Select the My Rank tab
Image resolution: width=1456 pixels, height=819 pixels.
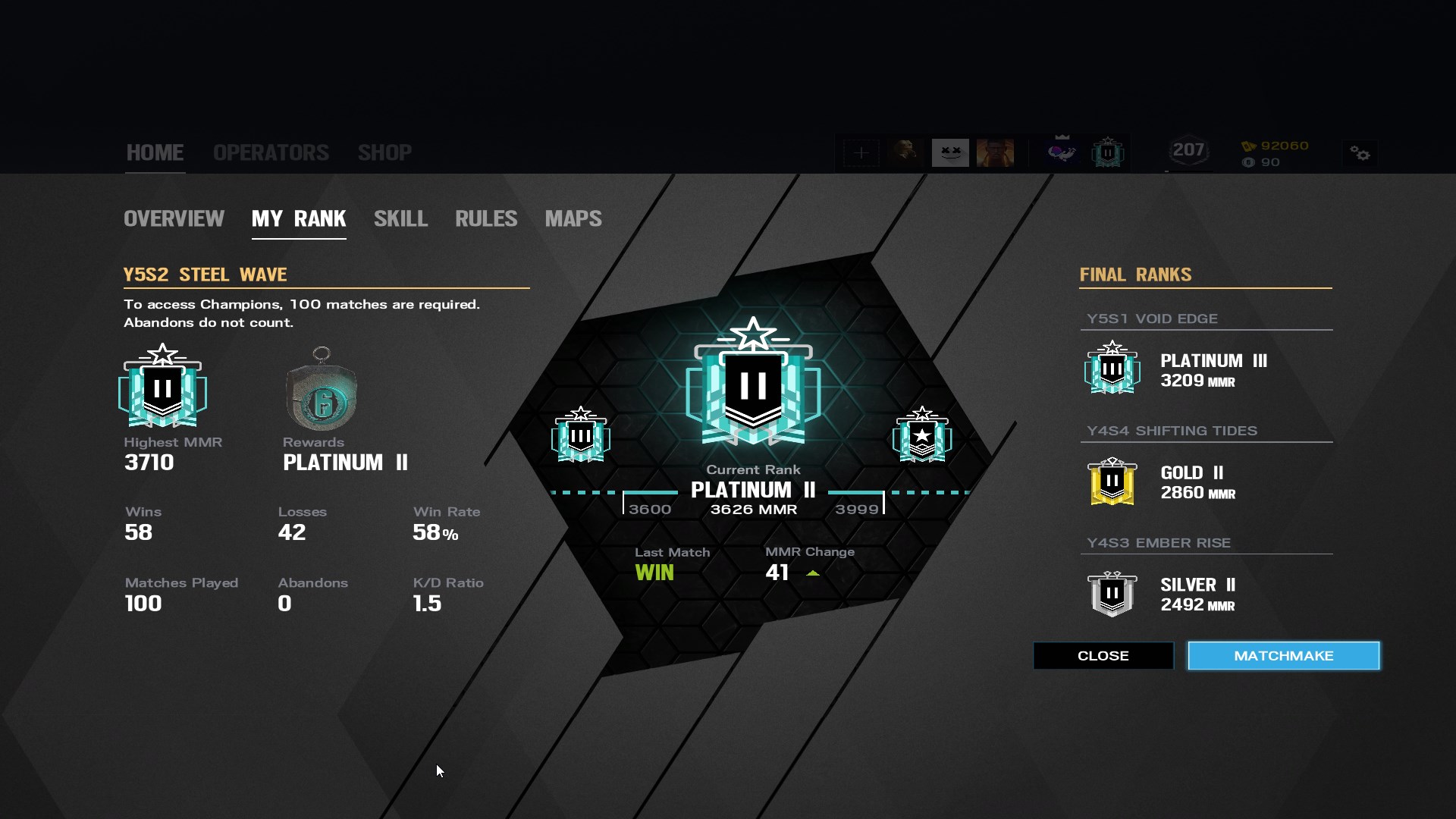point(299,219)
